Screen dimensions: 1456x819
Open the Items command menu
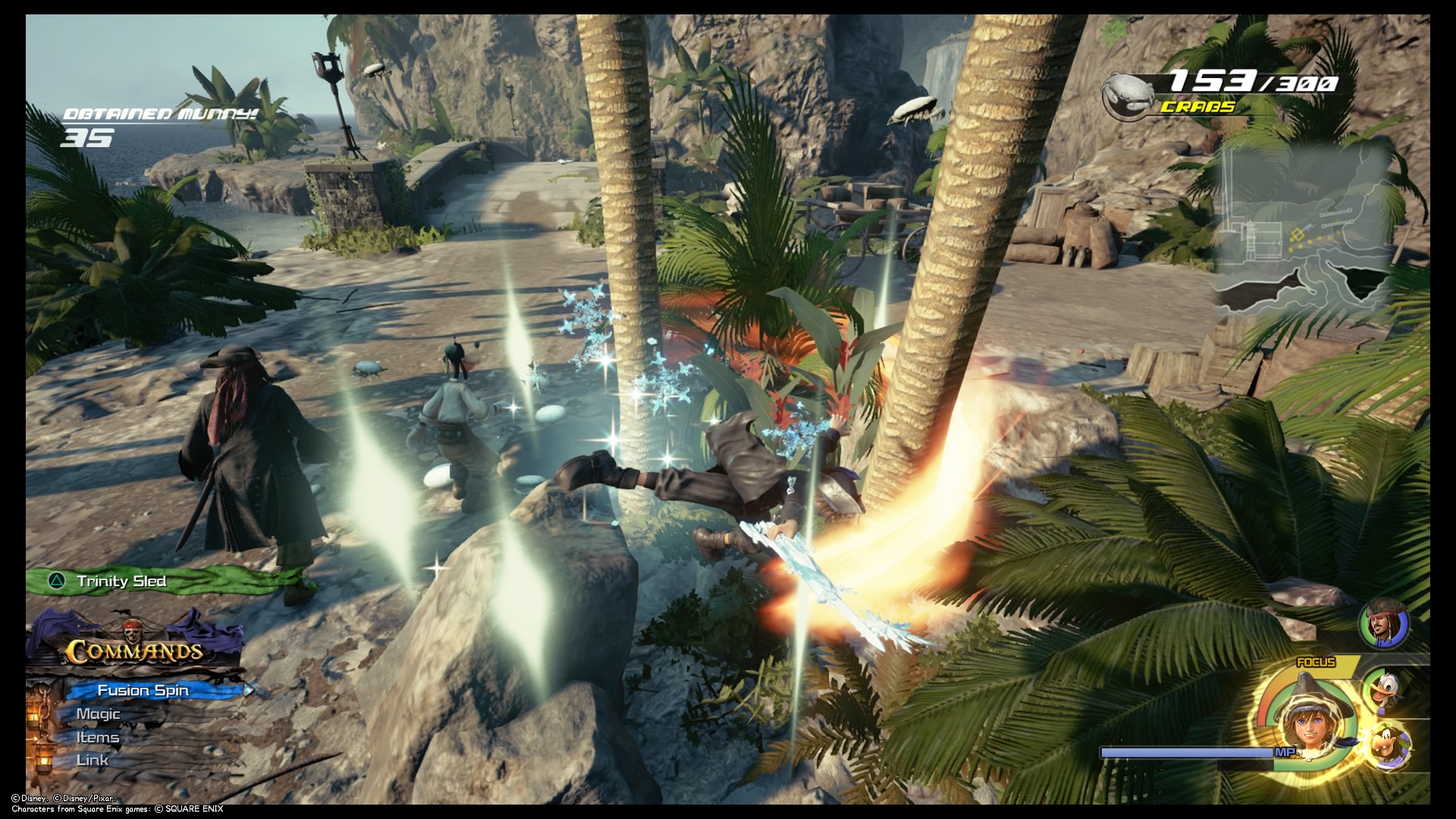coord(98,738)
